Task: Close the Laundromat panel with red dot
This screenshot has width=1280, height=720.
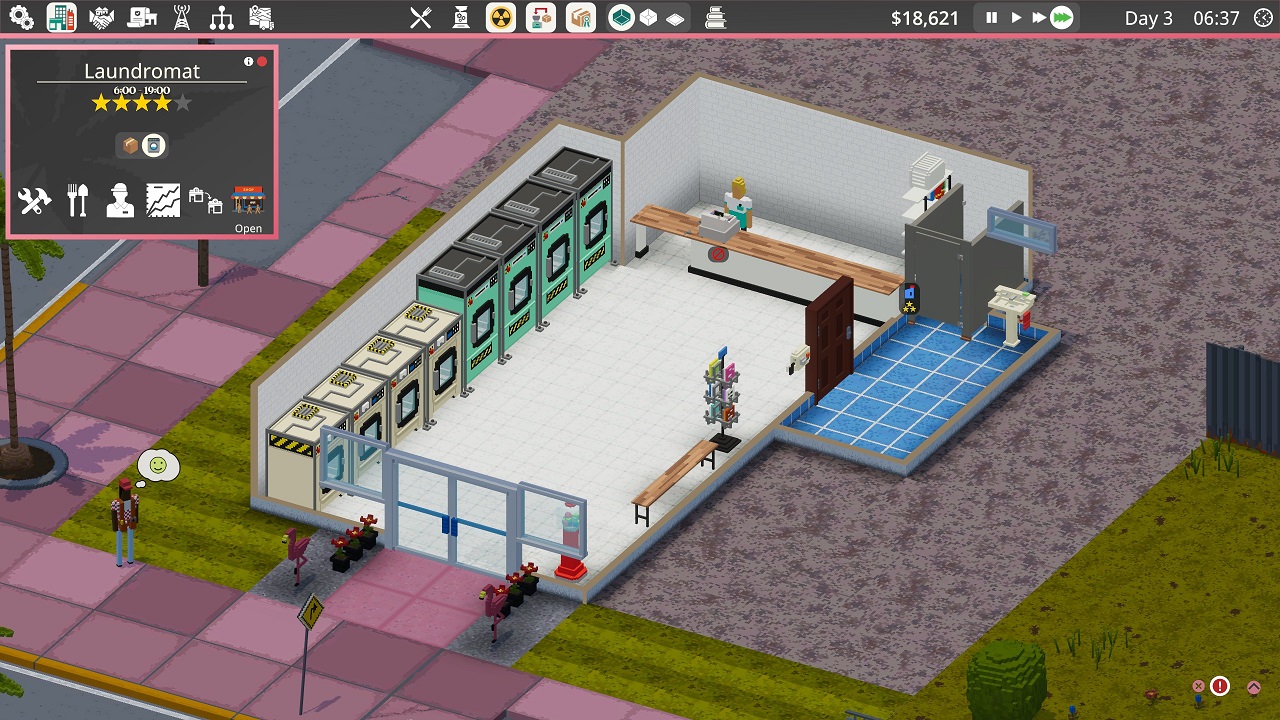Action: click(x=262, y=62)
